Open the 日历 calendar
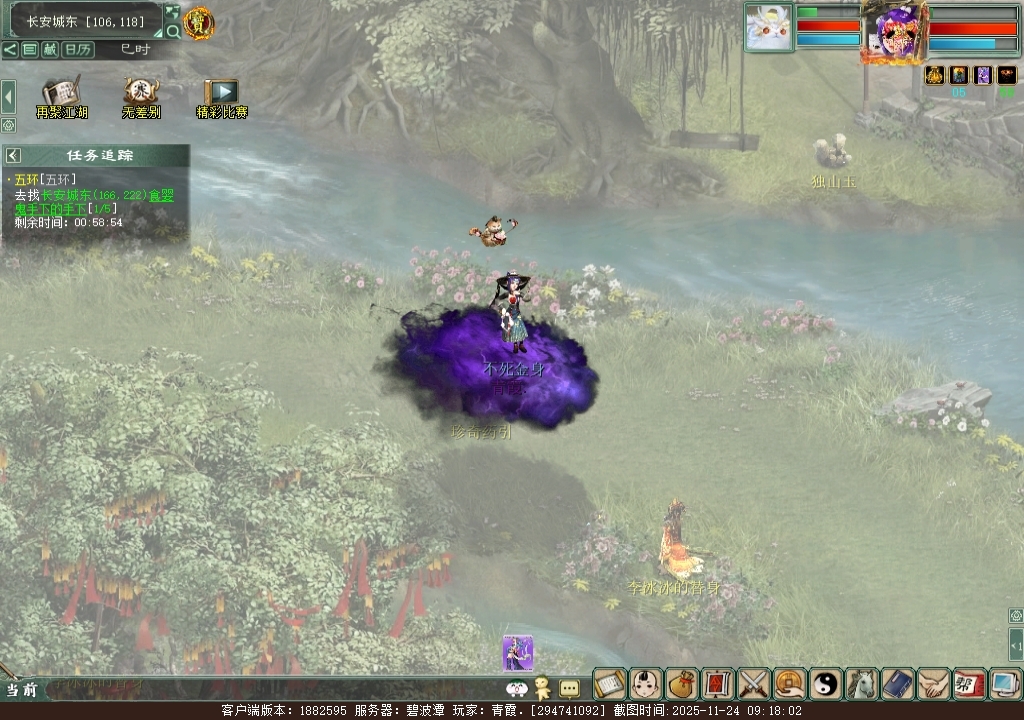This screenshot has width=1024, height=720. 79,49
